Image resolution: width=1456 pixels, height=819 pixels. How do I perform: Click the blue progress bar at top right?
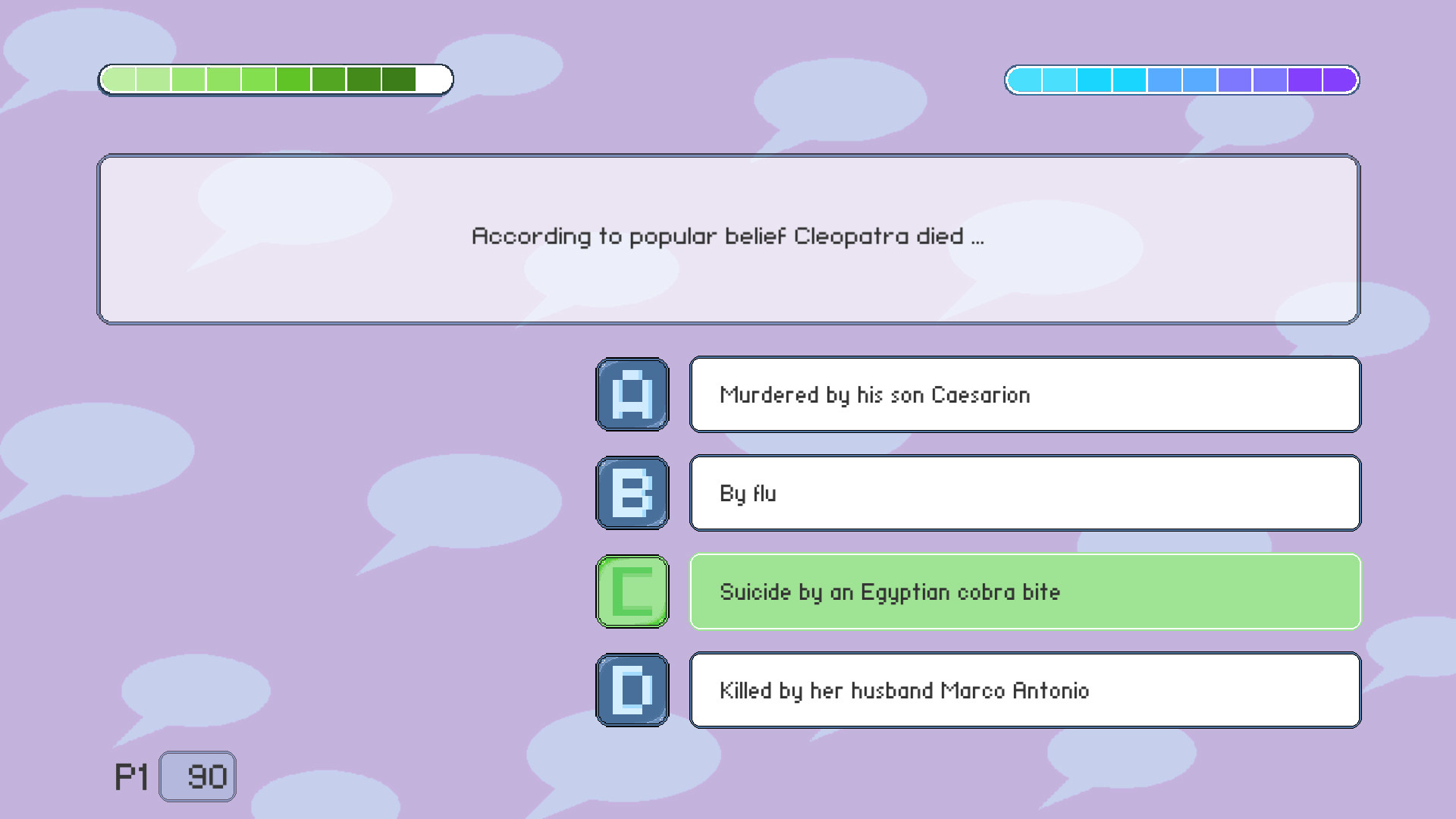click(x=1179, y=79)
